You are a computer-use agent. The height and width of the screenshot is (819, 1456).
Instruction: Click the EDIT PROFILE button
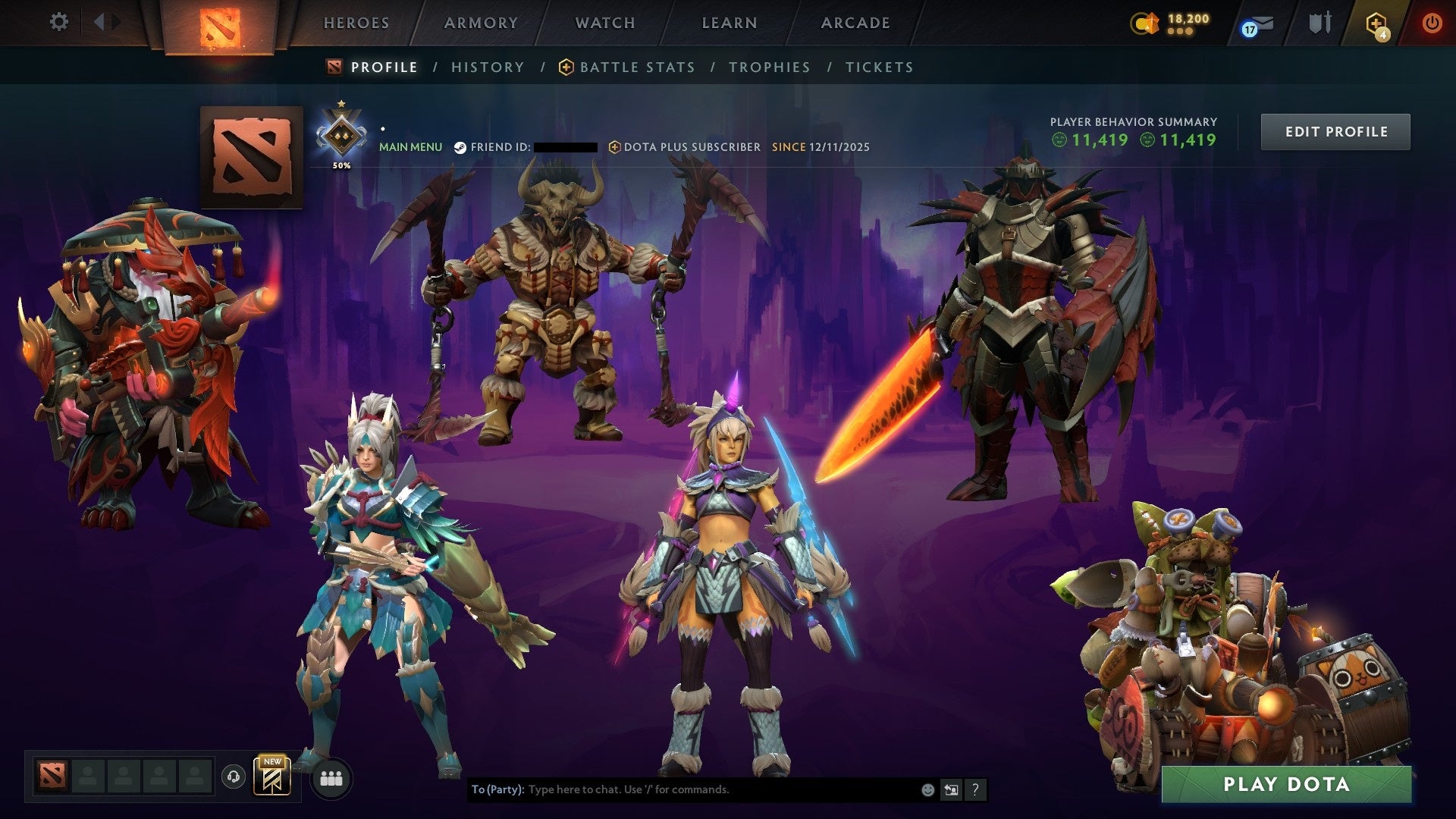(1335, 131)
